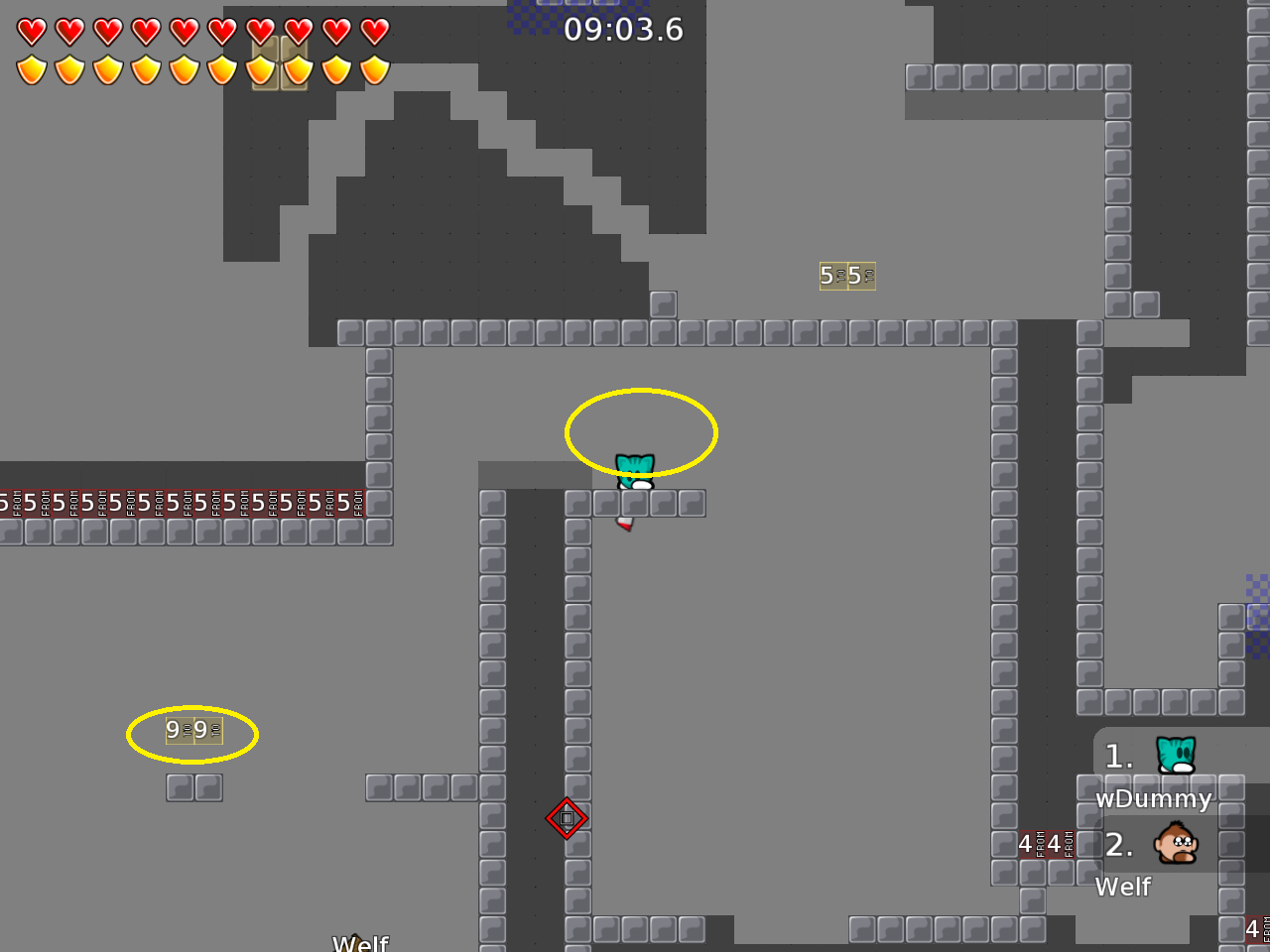Open the race timer showing 09:03.6
This screenshot has width=1270, height=952.
point(624,30)
